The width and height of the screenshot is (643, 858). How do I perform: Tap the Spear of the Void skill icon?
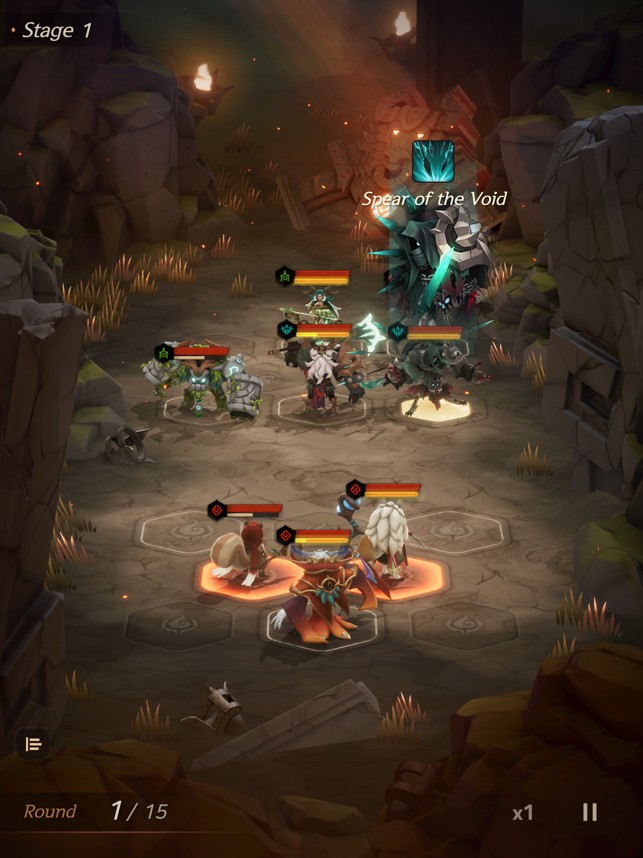[433, 161]
